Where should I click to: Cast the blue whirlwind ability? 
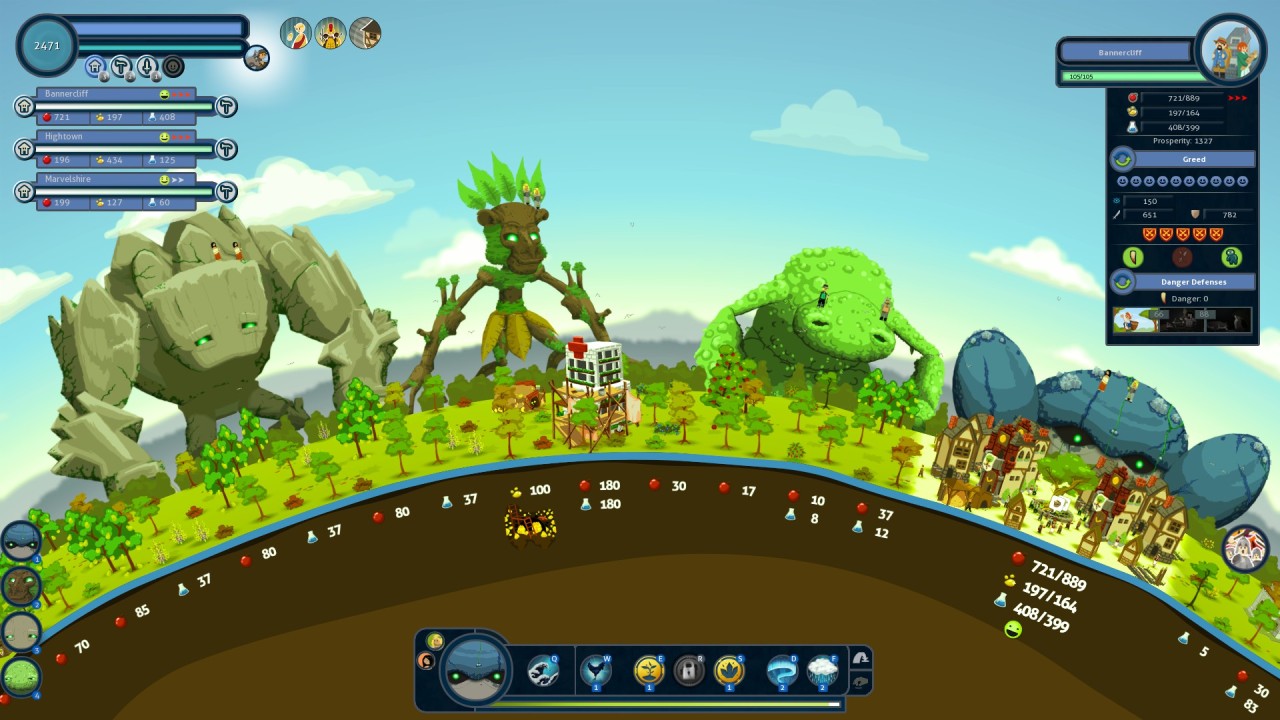[x=781, y=670]
